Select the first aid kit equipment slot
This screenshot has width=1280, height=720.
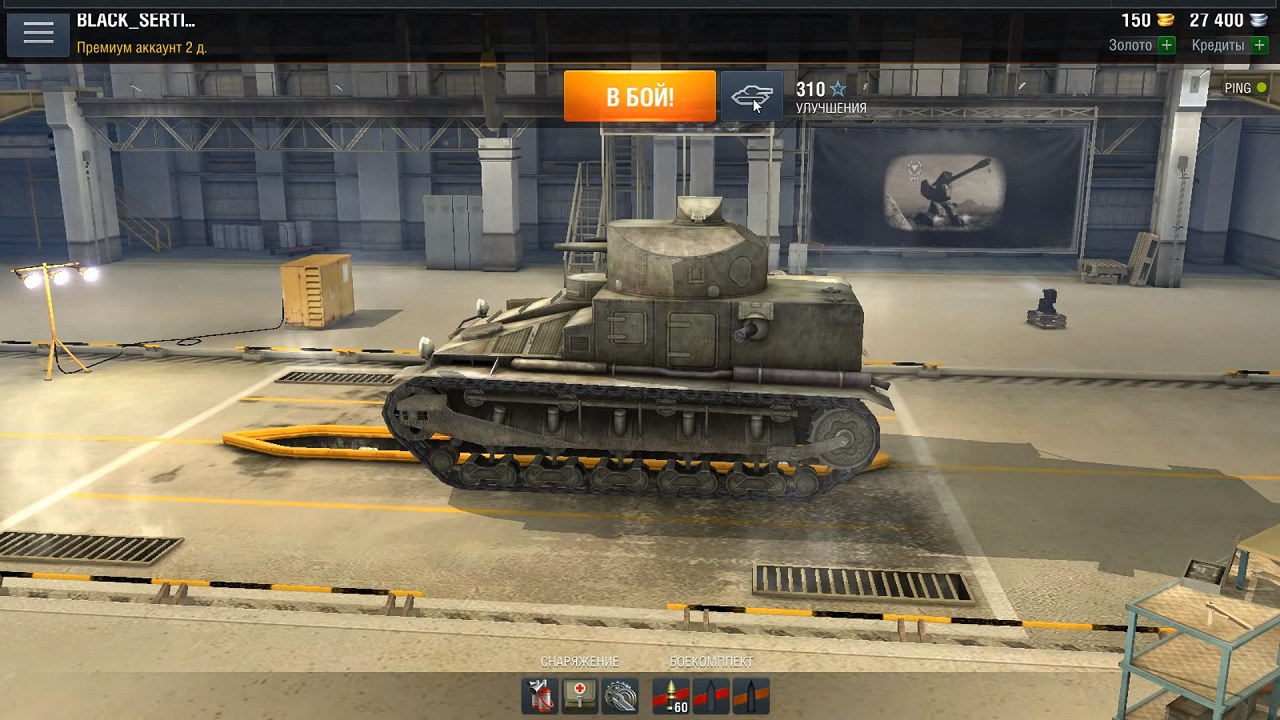580,696
